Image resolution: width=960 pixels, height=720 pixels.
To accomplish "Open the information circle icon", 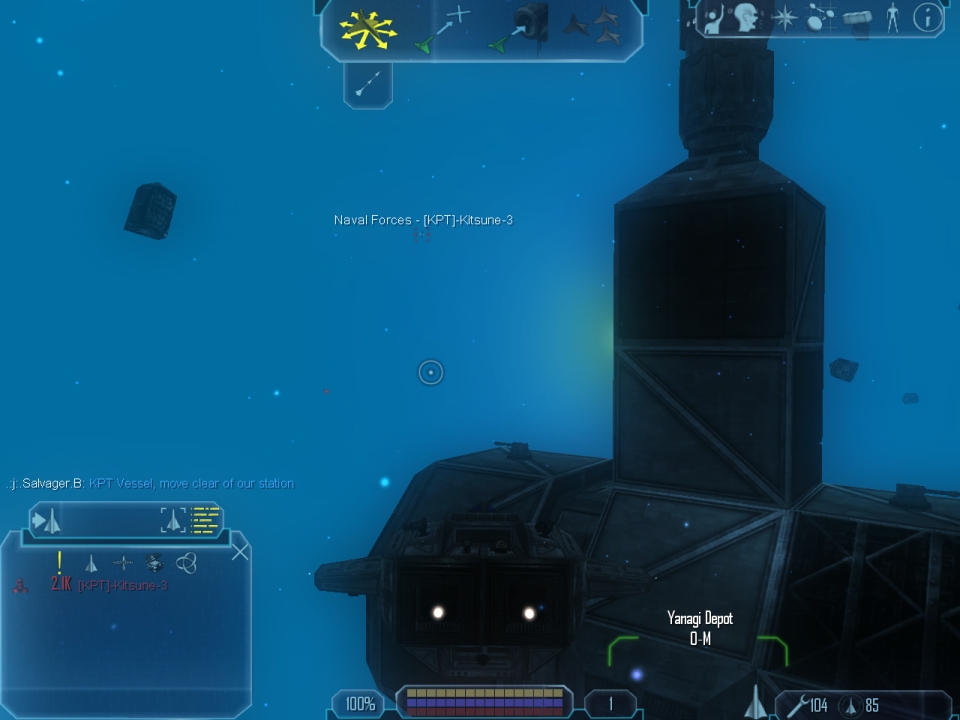I will 928,17.
